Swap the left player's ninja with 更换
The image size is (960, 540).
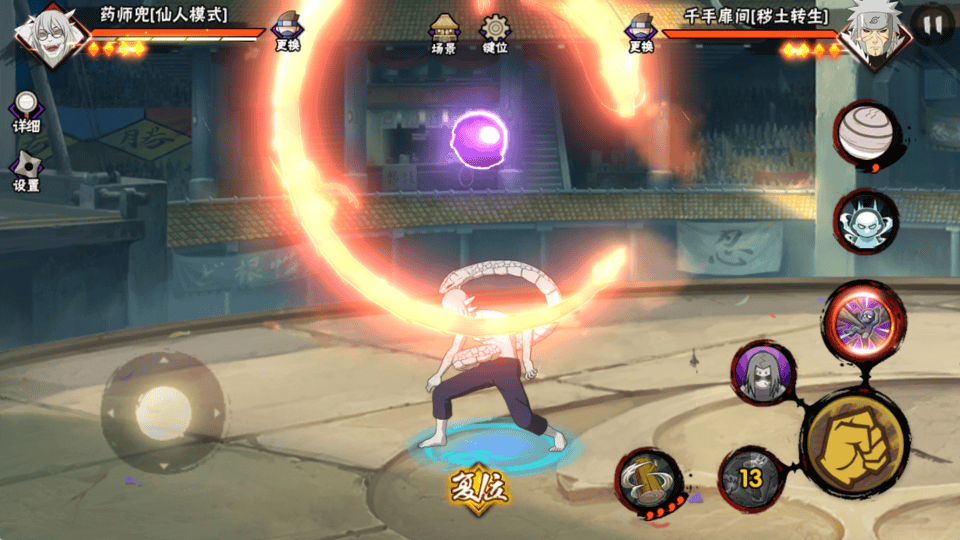(288, 32)
